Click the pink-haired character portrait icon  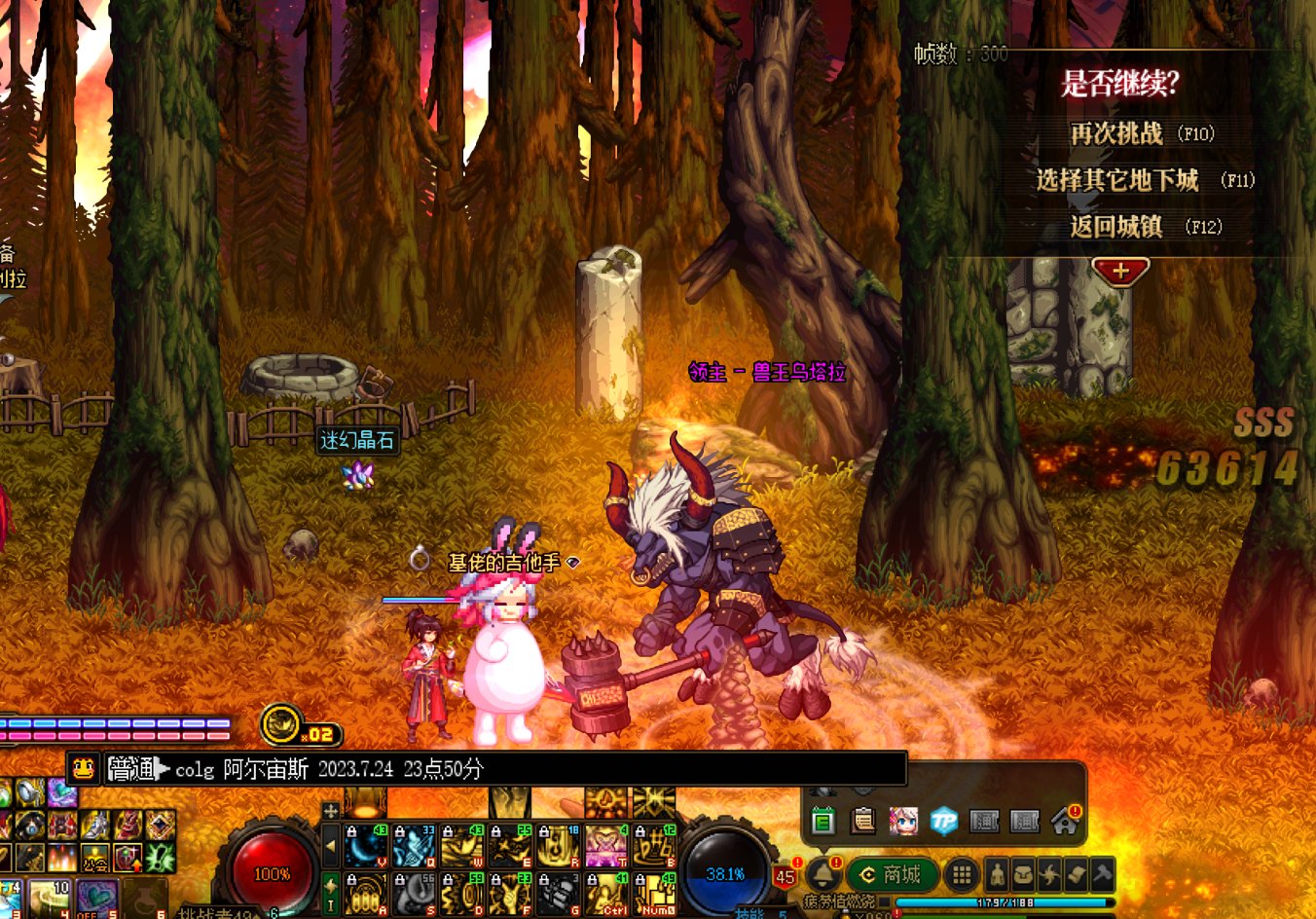903,822
